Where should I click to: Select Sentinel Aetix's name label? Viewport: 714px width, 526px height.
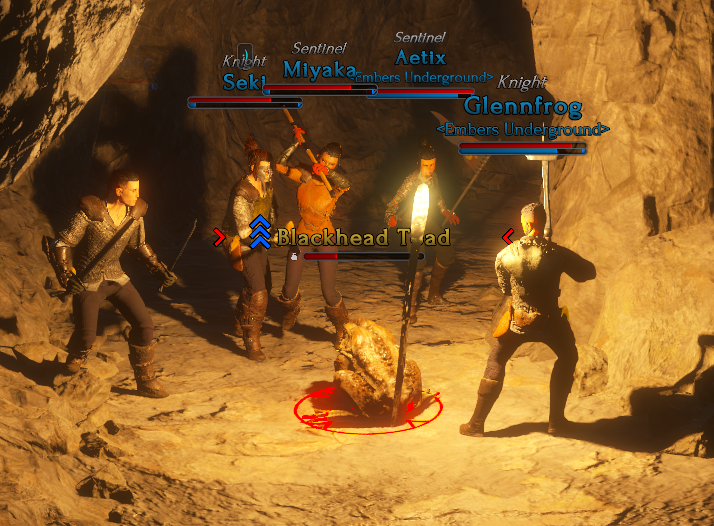420,57
